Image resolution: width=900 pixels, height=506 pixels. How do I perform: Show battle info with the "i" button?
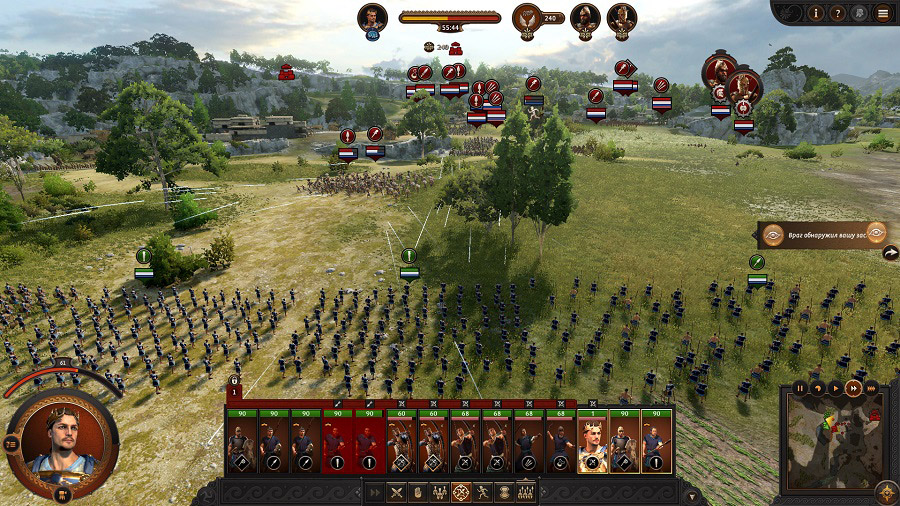click(816, 13)
